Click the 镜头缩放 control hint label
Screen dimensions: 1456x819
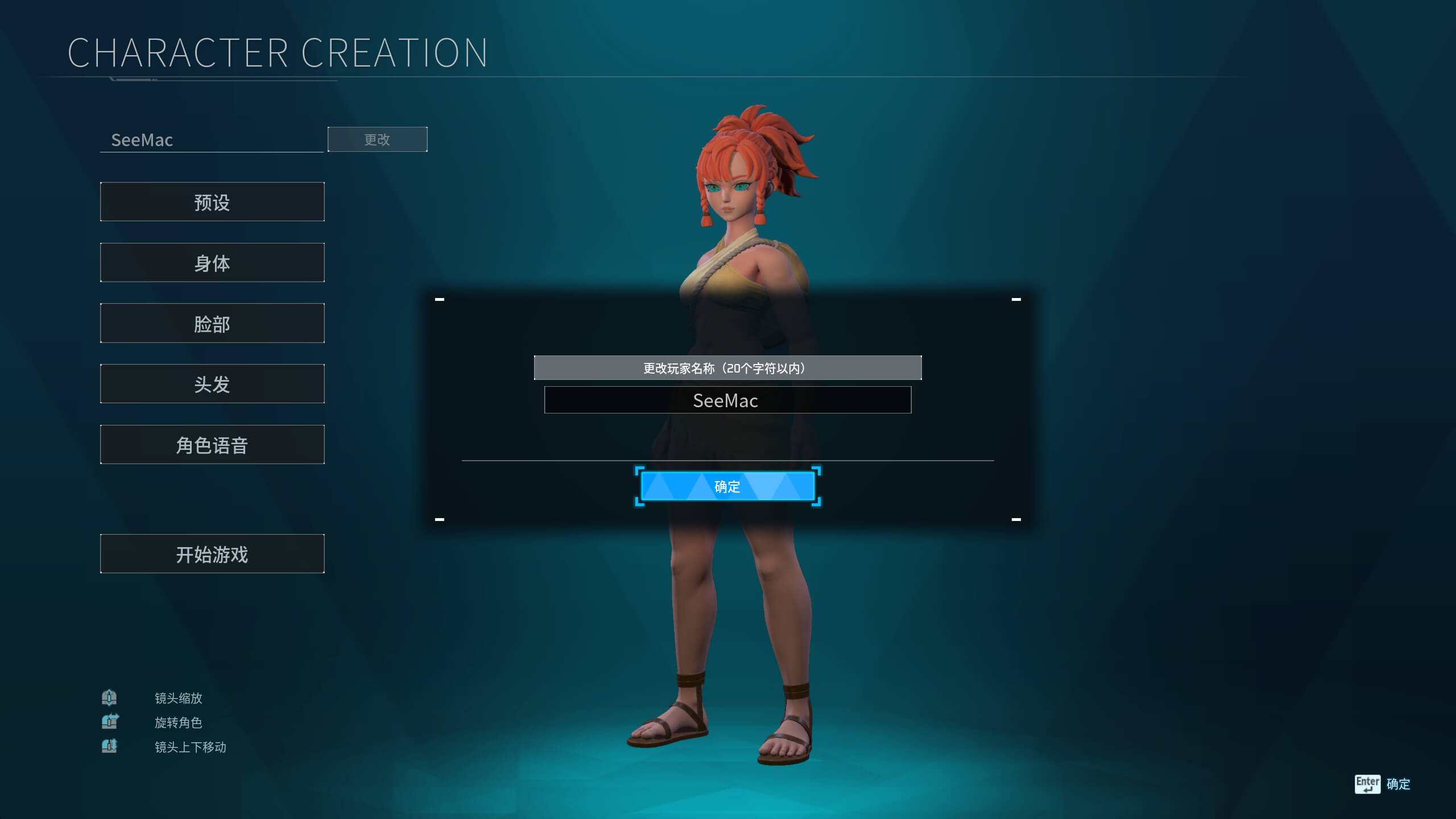point(179,698)
